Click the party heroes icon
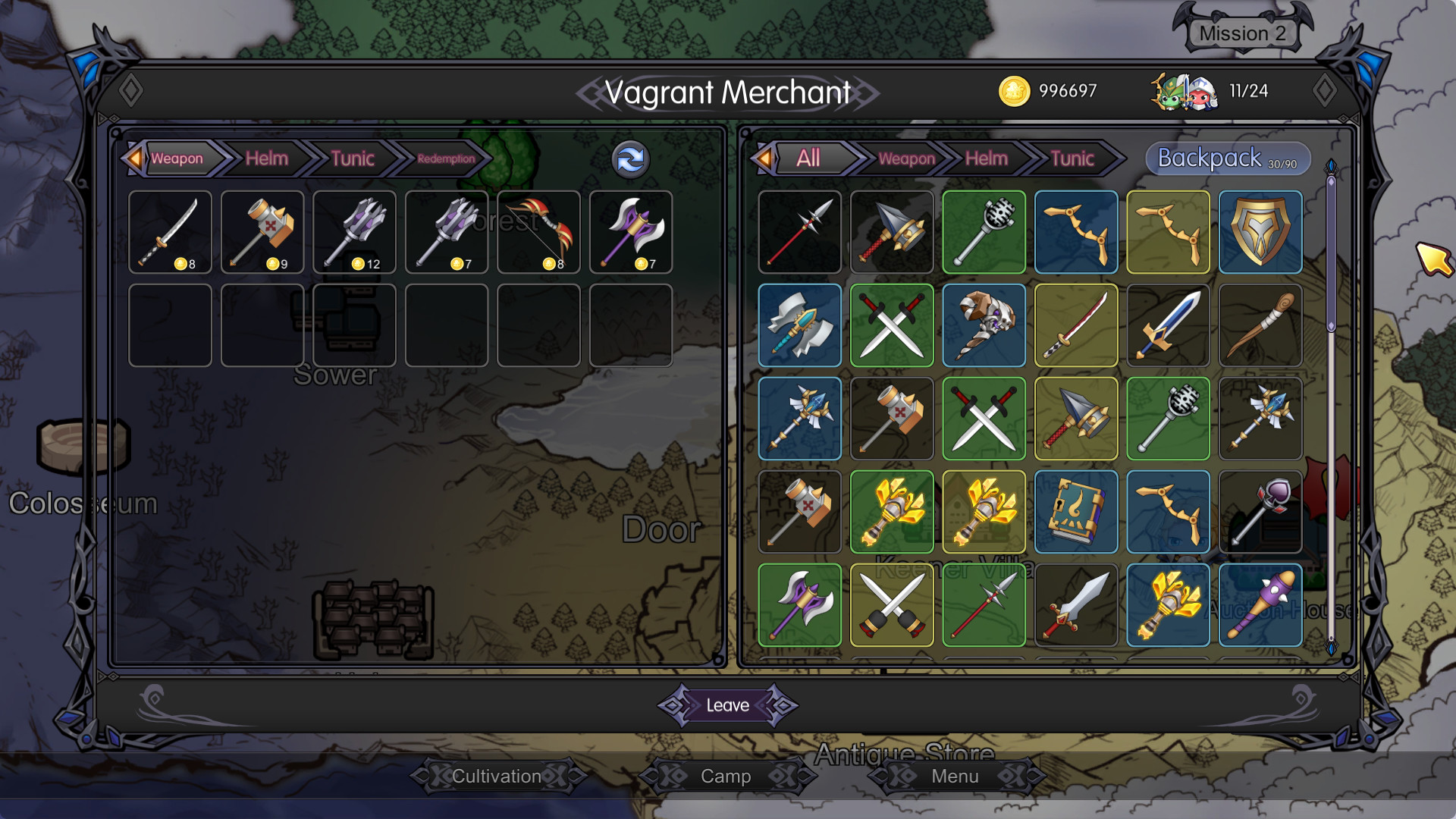The width and height of the screenshot is (1456, 819). pos(1184,92)
